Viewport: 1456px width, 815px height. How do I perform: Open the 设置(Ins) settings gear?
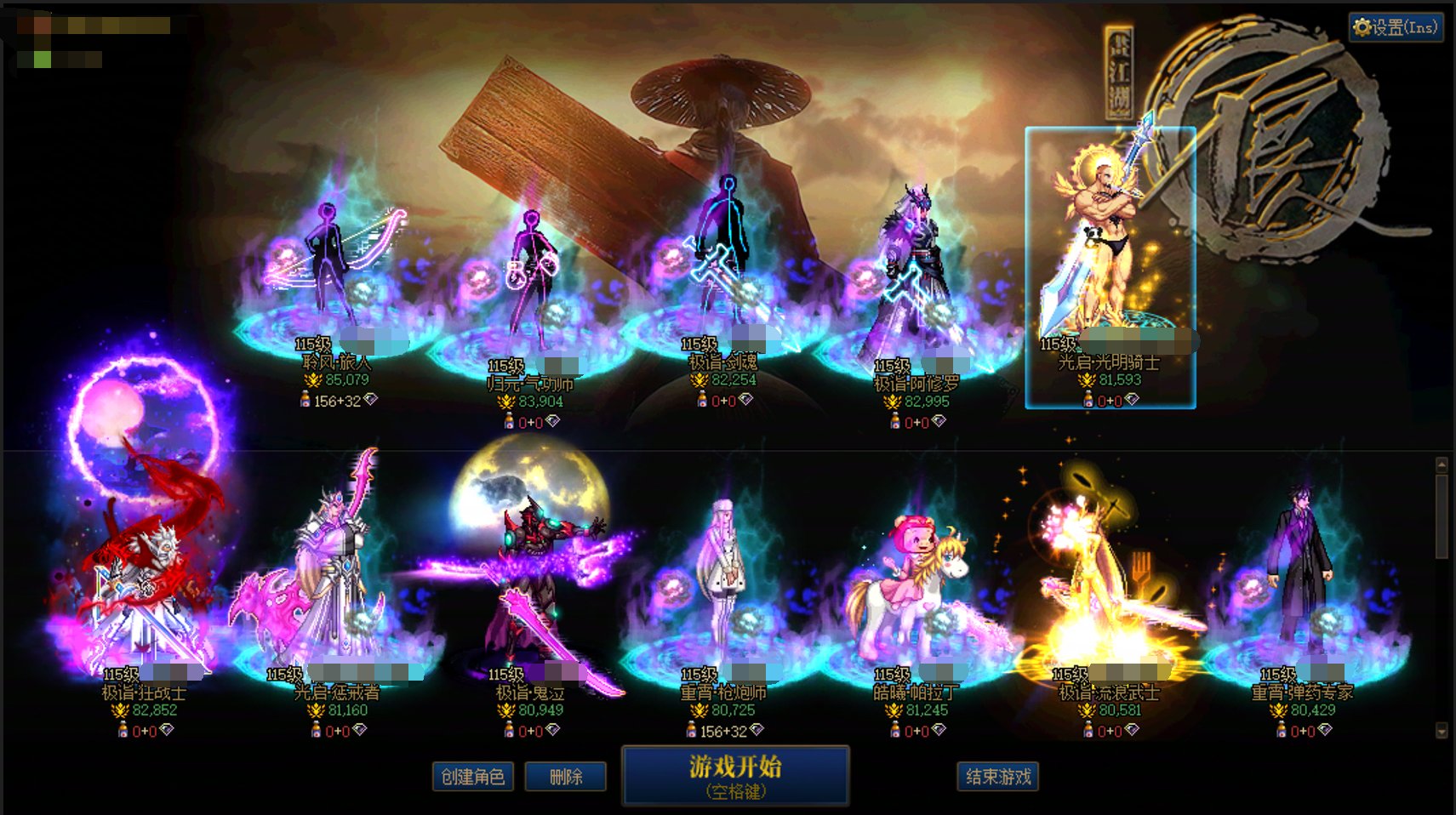click(x=1394, y=26)
